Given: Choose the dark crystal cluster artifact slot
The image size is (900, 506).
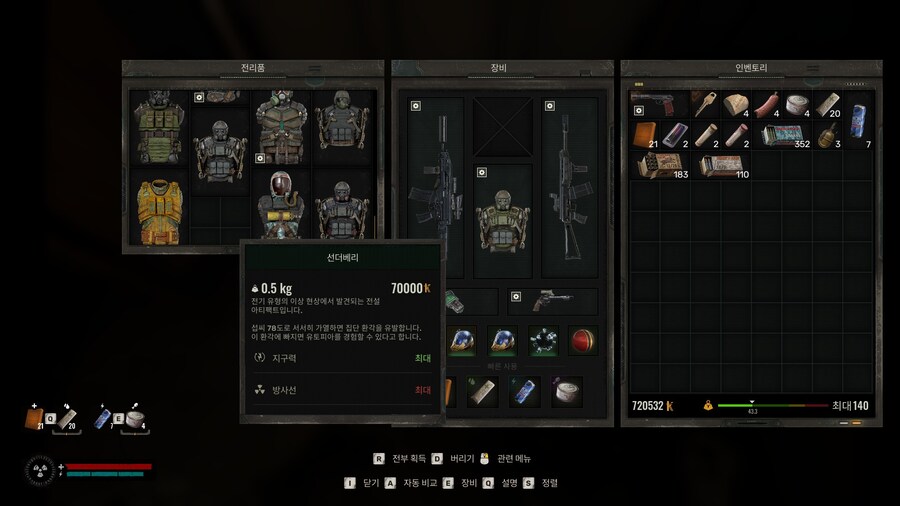Looking at the screenshot, I should (543, 340).
